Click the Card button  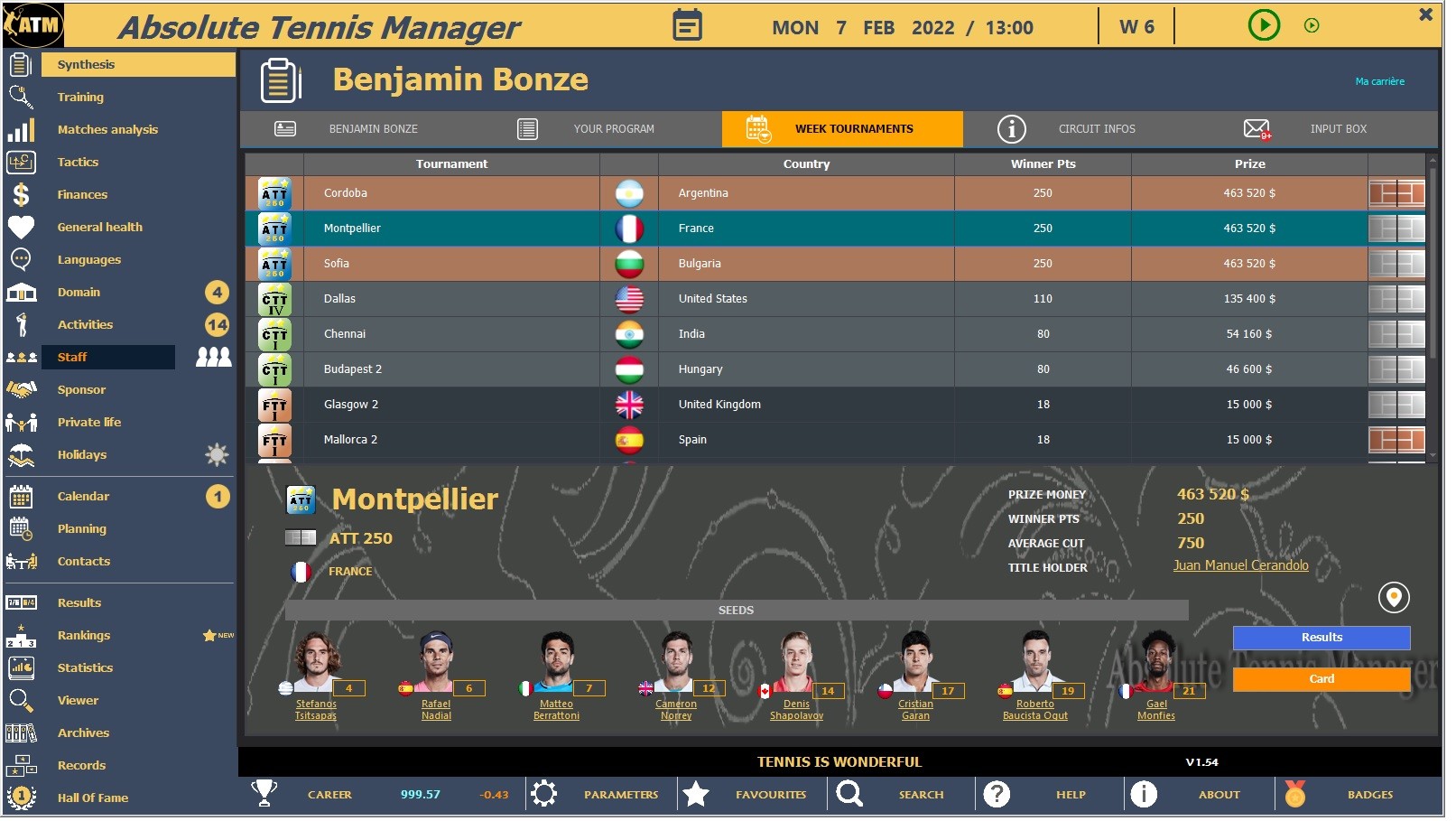click(x=1321, y=679)
